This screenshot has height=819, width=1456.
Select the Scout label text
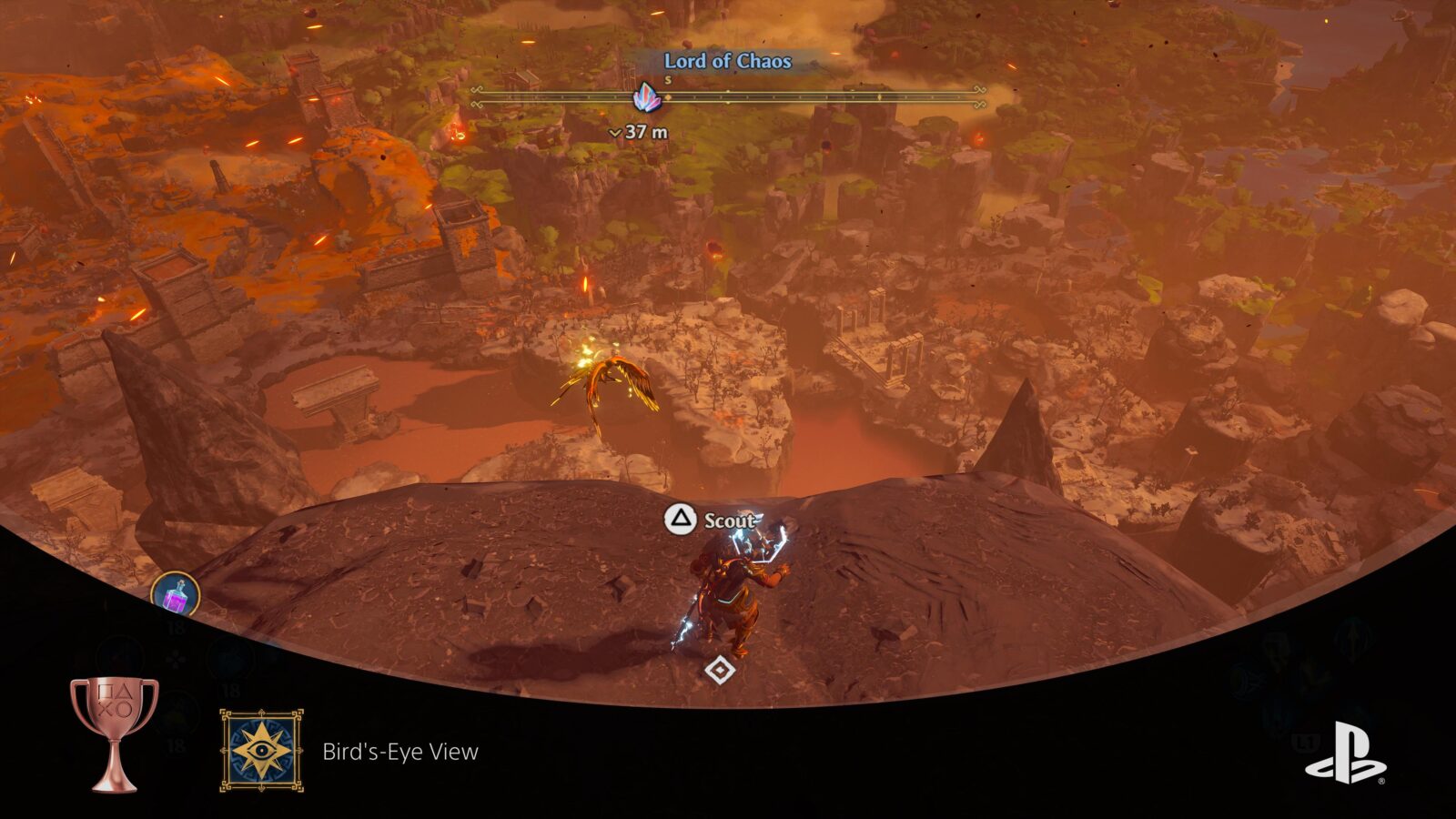[x=729, y=522]
